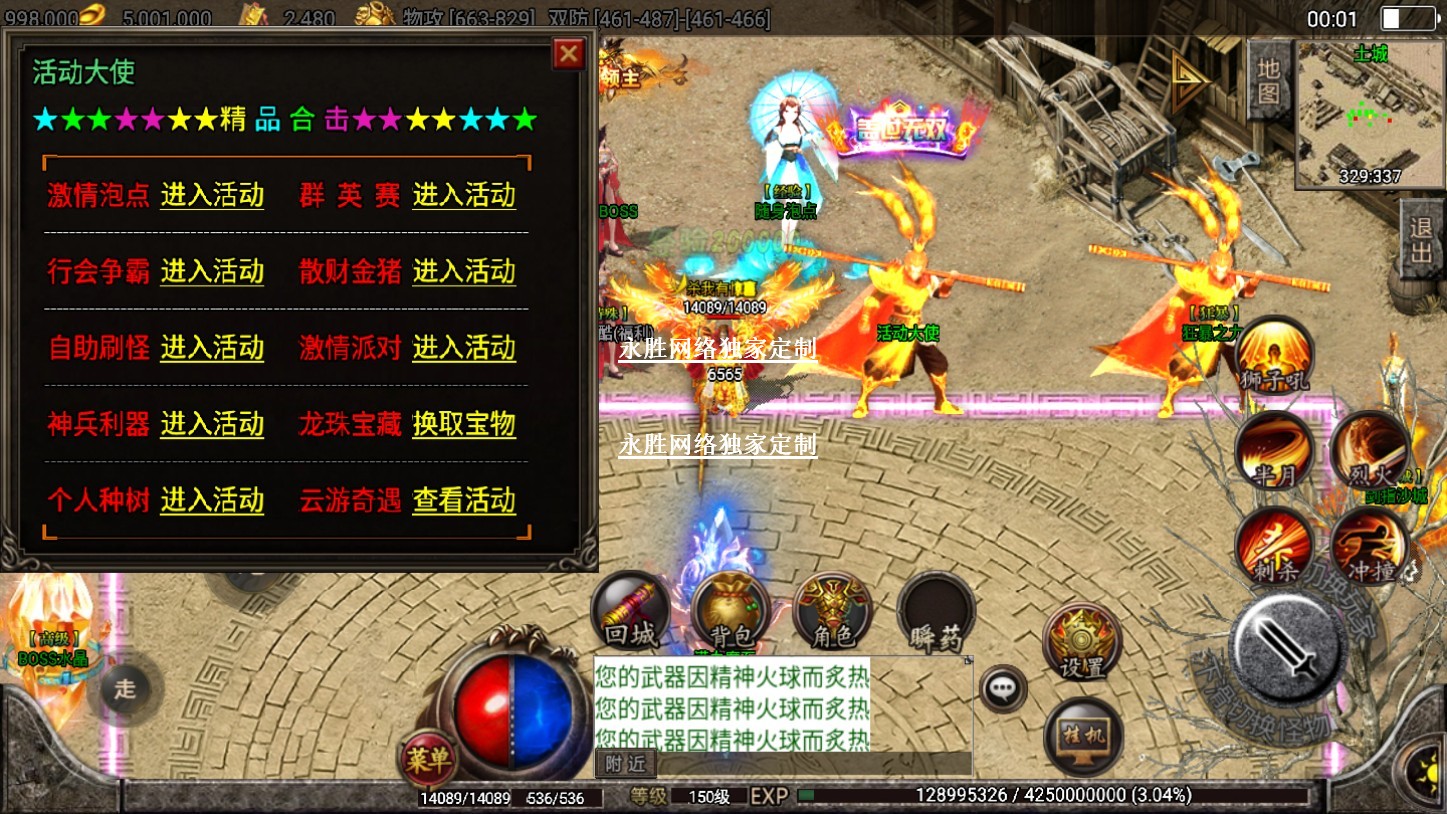
Task: Tap the 退出 exit button
Action: 1421,240
